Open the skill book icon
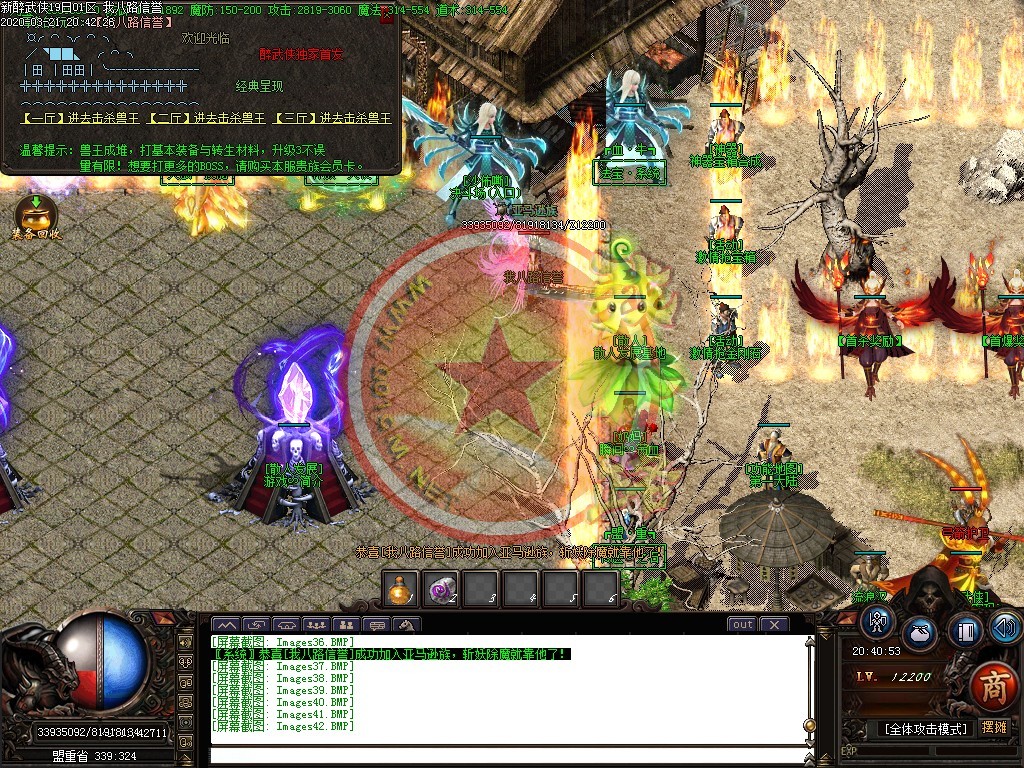 coord(966,631)
